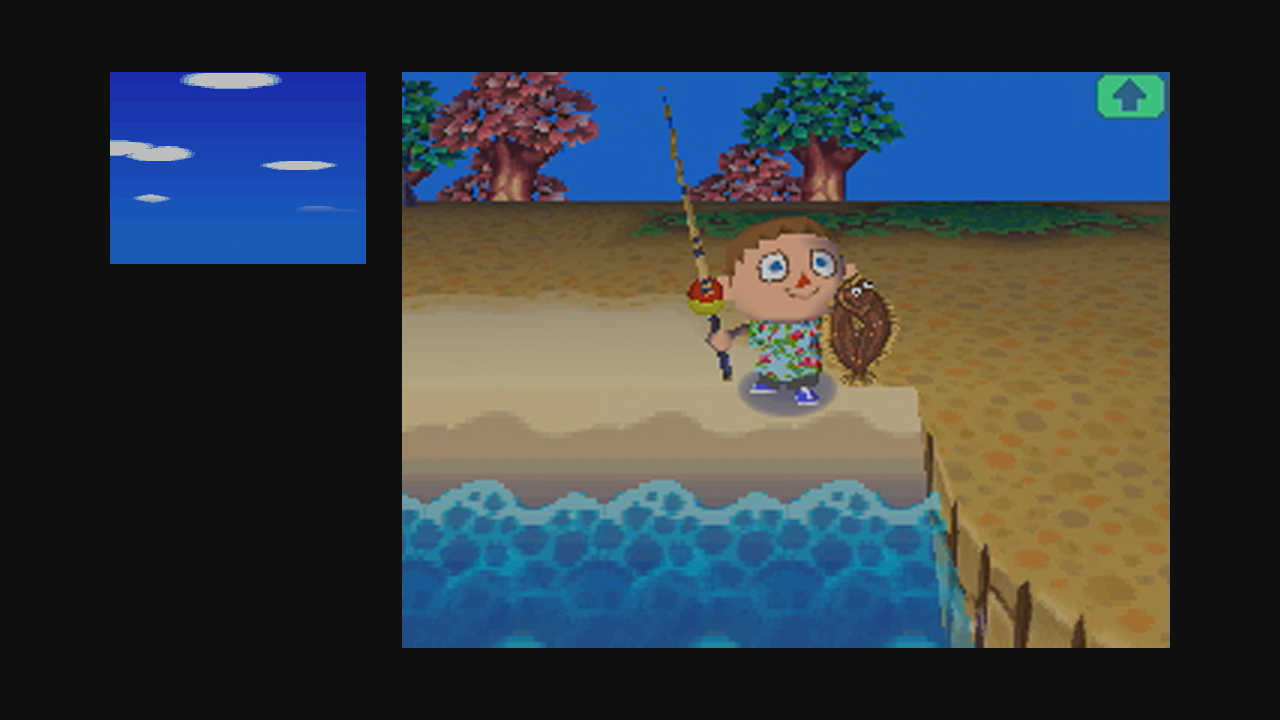
Task: Click the fishing rod
Action: point(680,180)
